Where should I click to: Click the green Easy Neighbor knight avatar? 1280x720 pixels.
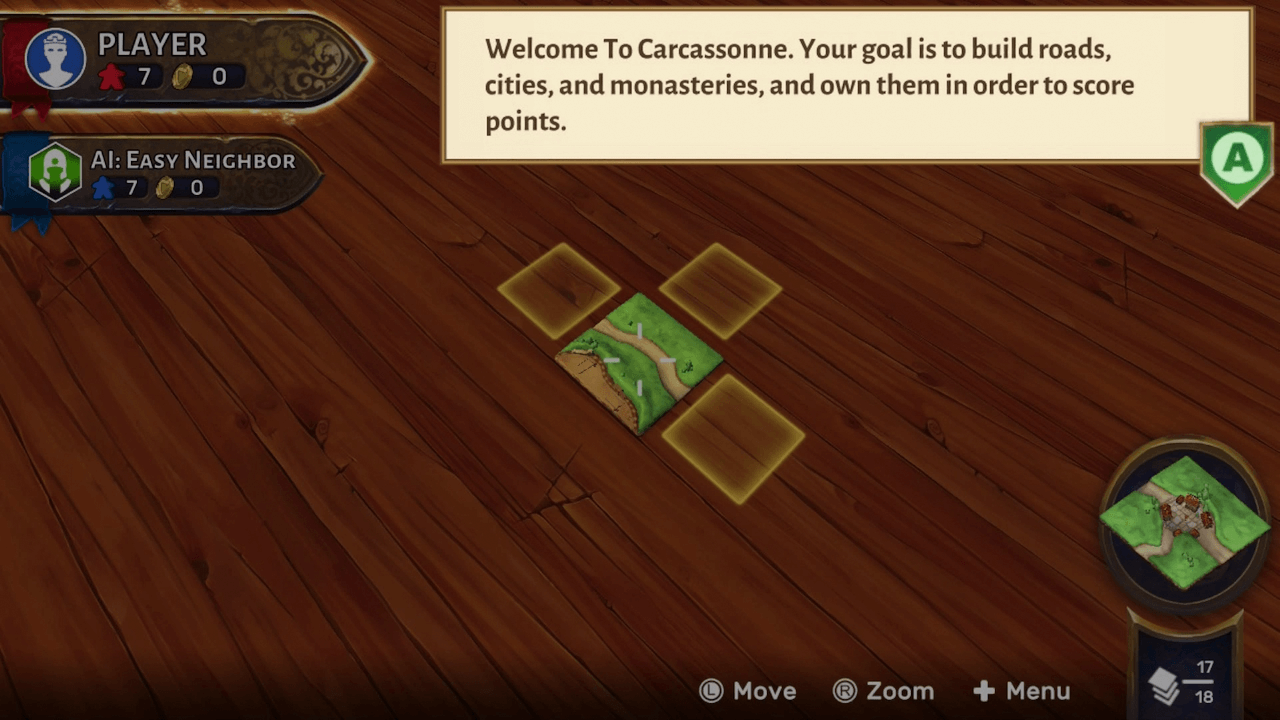(55, 172)
